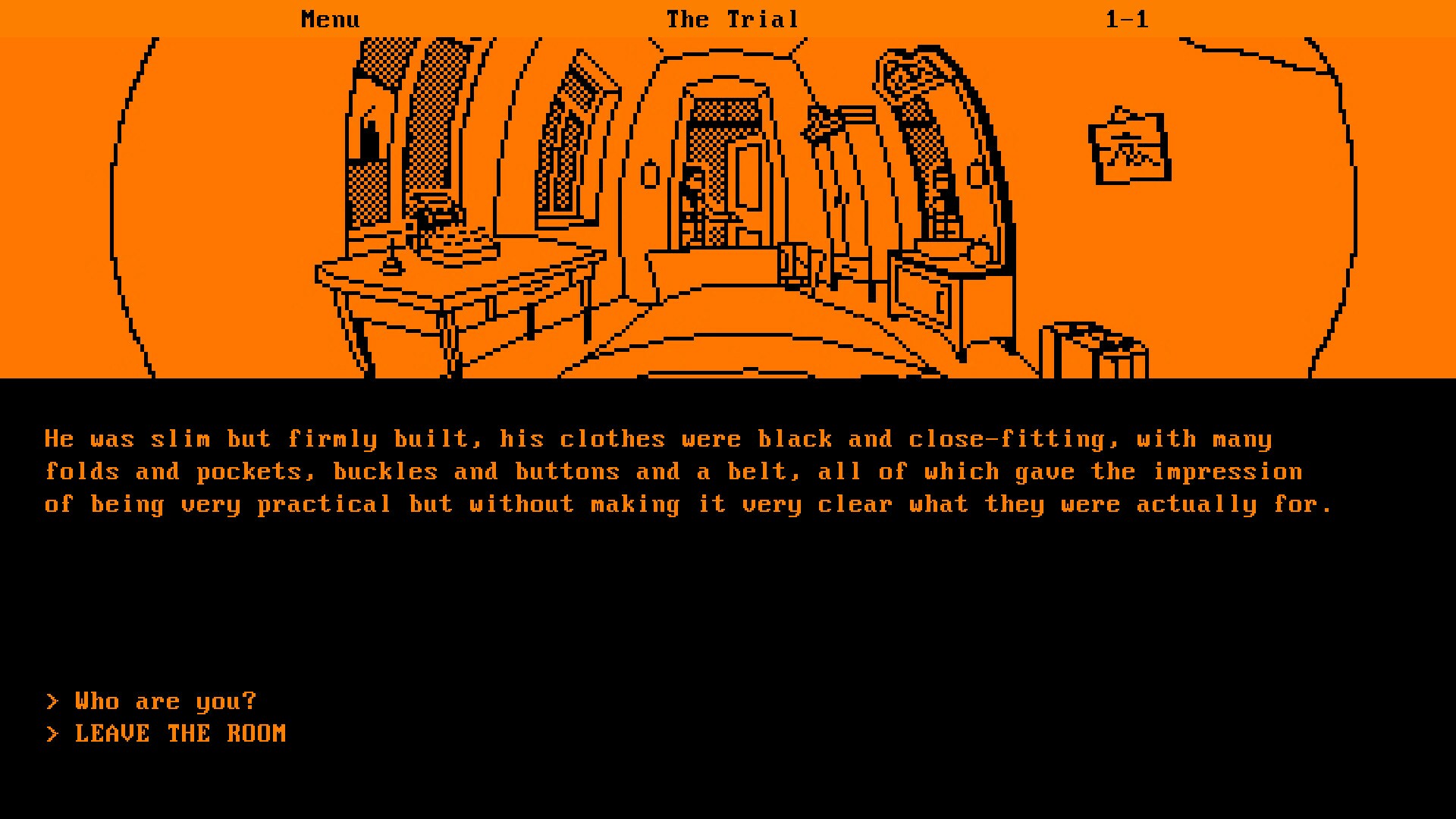The image size is (1456, 819).
Task: Click the chapter indicator 1-1
Action: coord(1128,18)
